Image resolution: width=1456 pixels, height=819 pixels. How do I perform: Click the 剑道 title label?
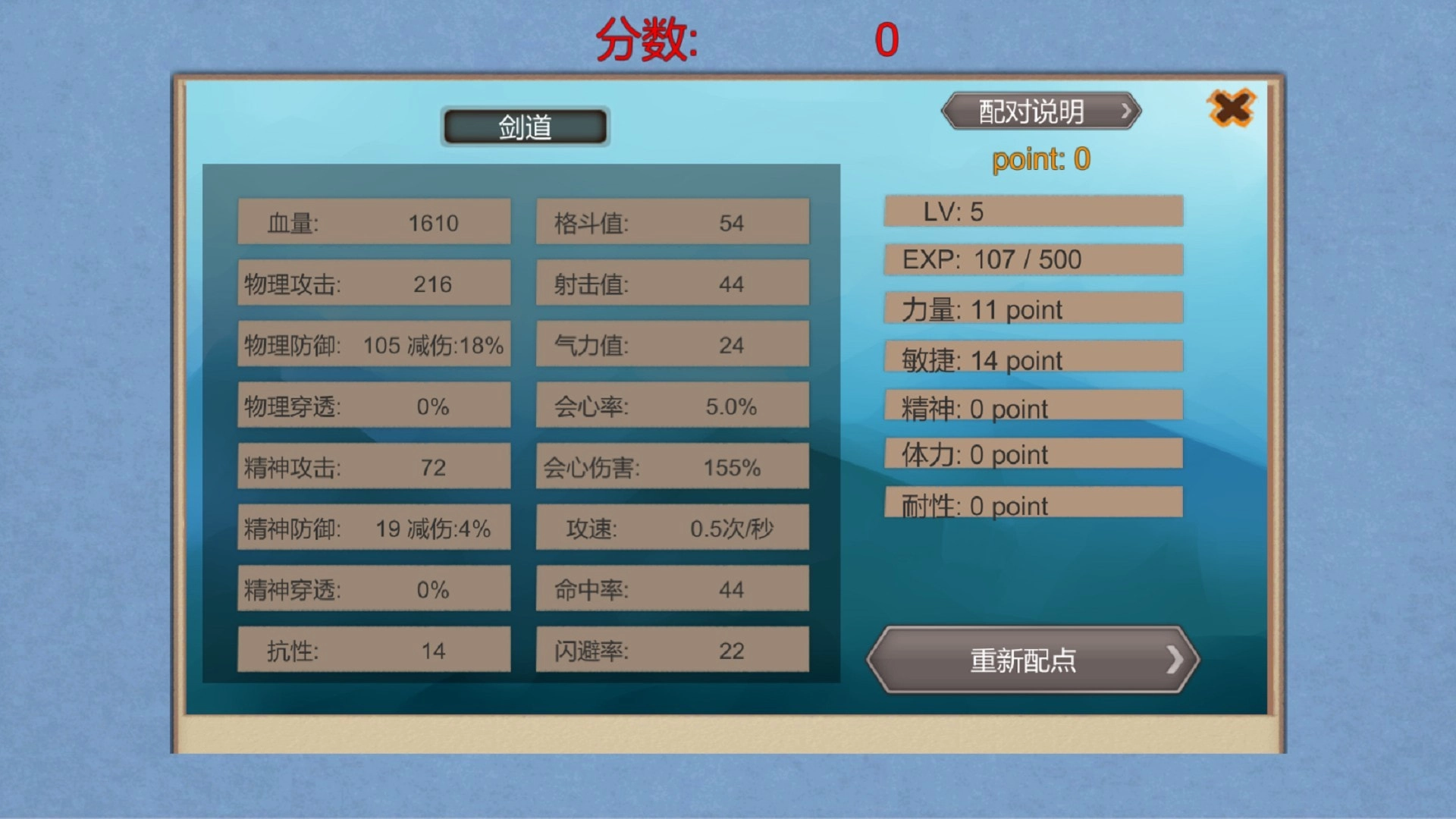(525, 124)
